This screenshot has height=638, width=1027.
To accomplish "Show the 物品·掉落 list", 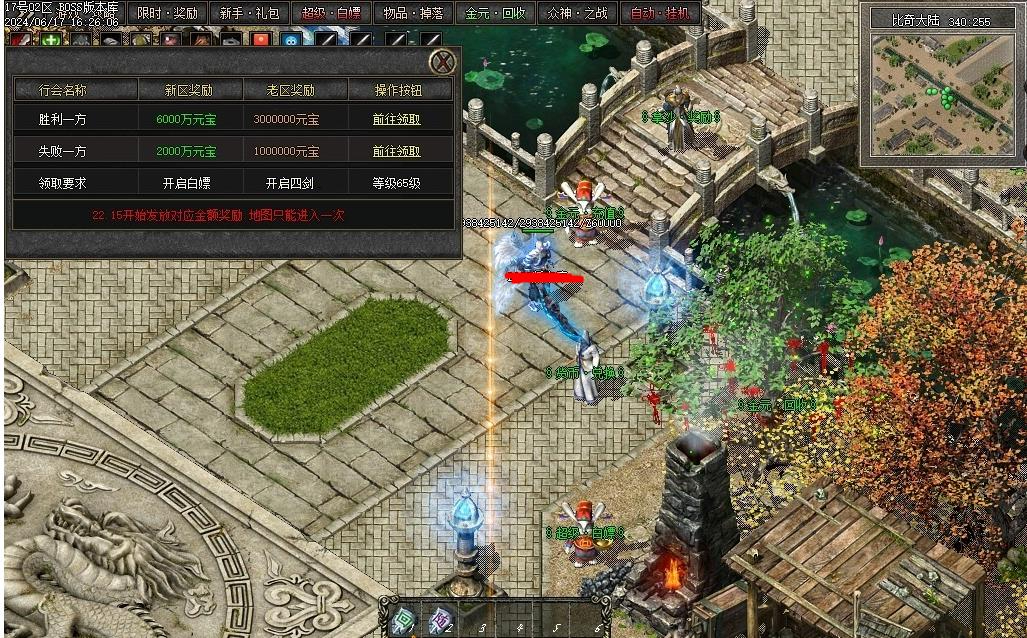I will (x=413, y=14).
